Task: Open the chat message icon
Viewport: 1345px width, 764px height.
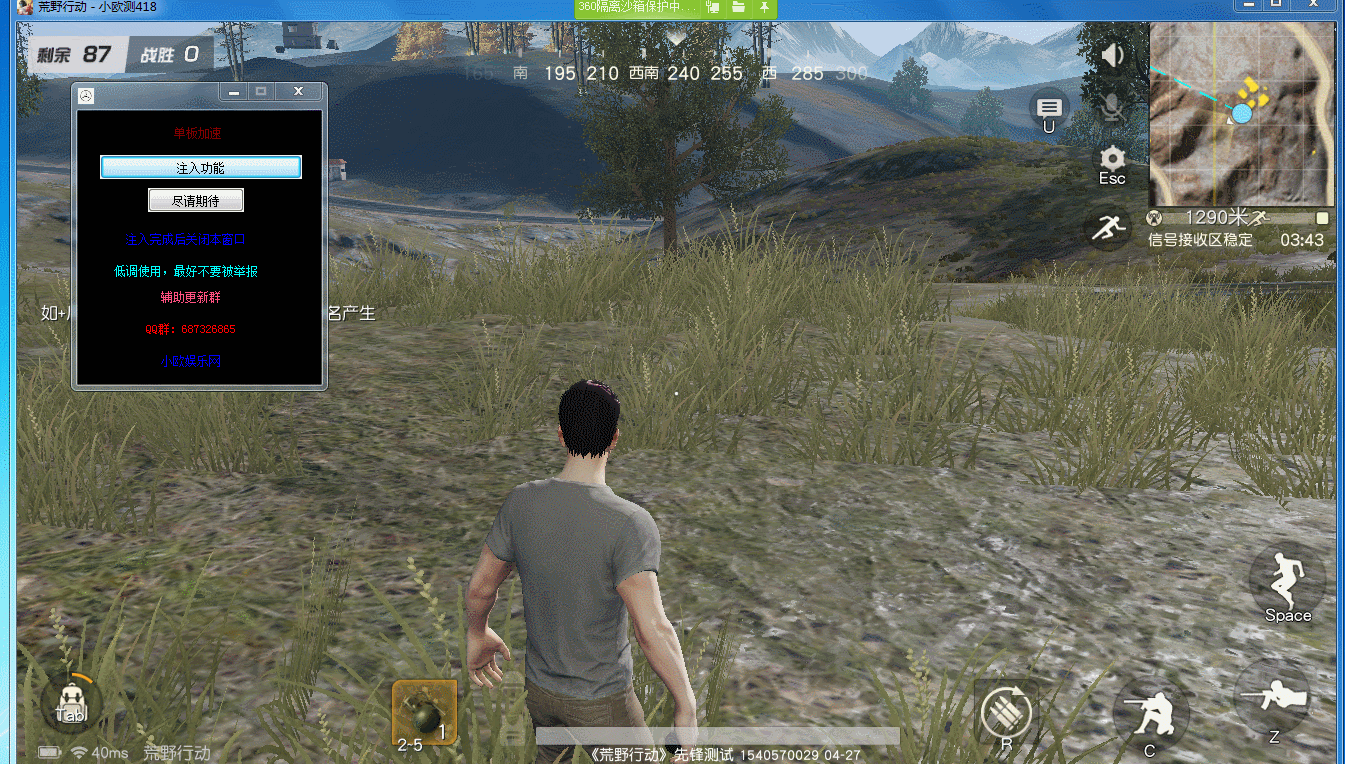Action: pos(1049,108)
